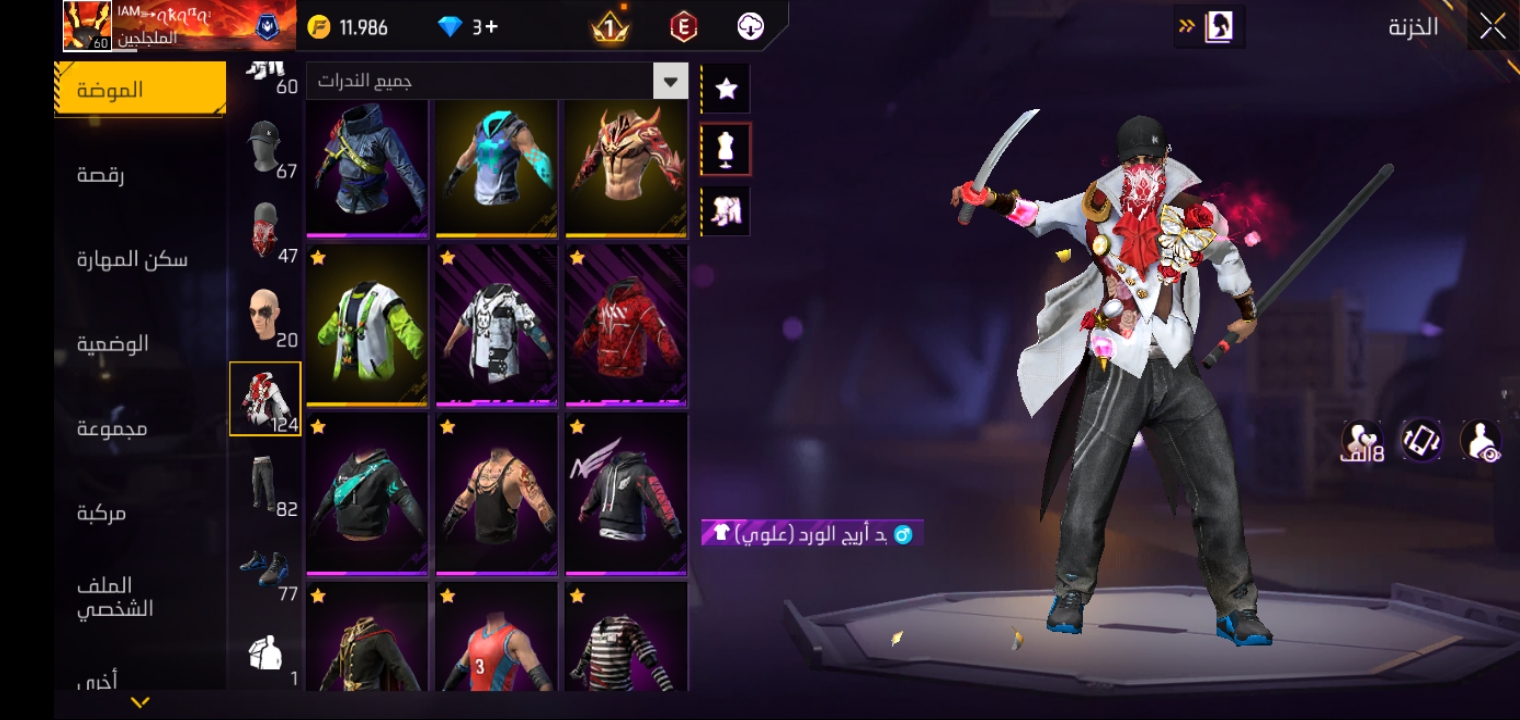Open the رقصة emote tab

tap(102, 175)
